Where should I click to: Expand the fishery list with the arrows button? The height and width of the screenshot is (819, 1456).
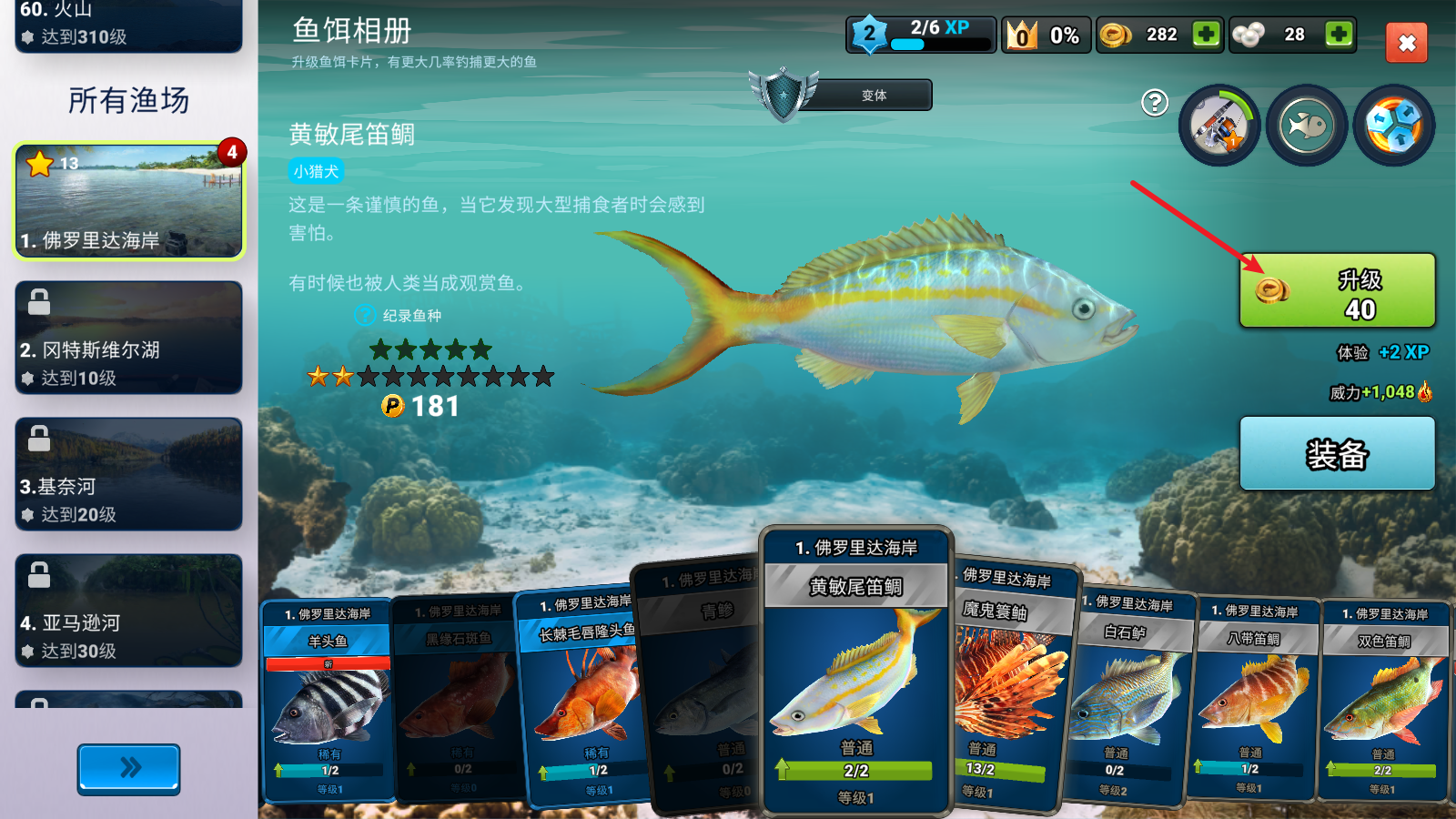coord(127,769)
